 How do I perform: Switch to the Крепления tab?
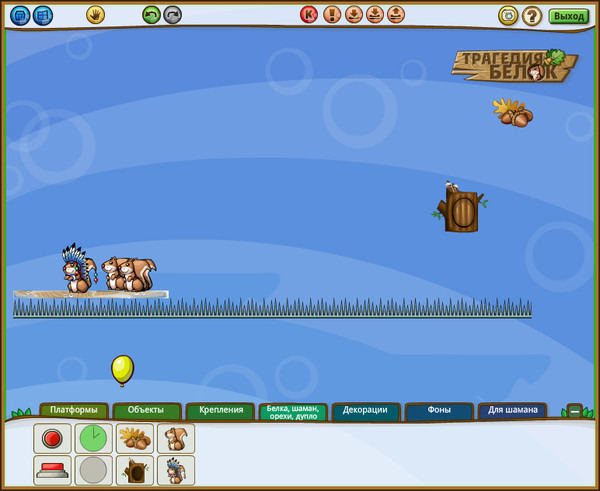click(x=220, y=410)
